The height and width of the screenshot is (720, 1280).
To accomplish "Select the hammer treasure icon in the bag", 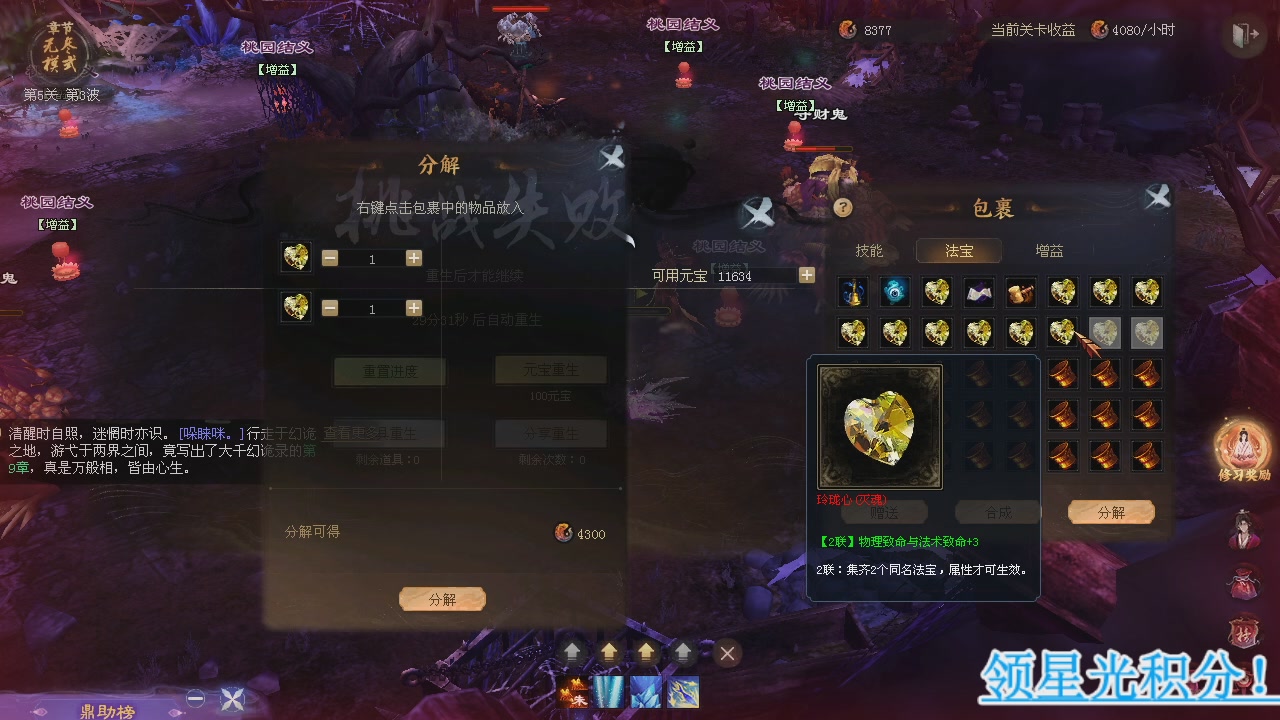I will point(1020,291).
